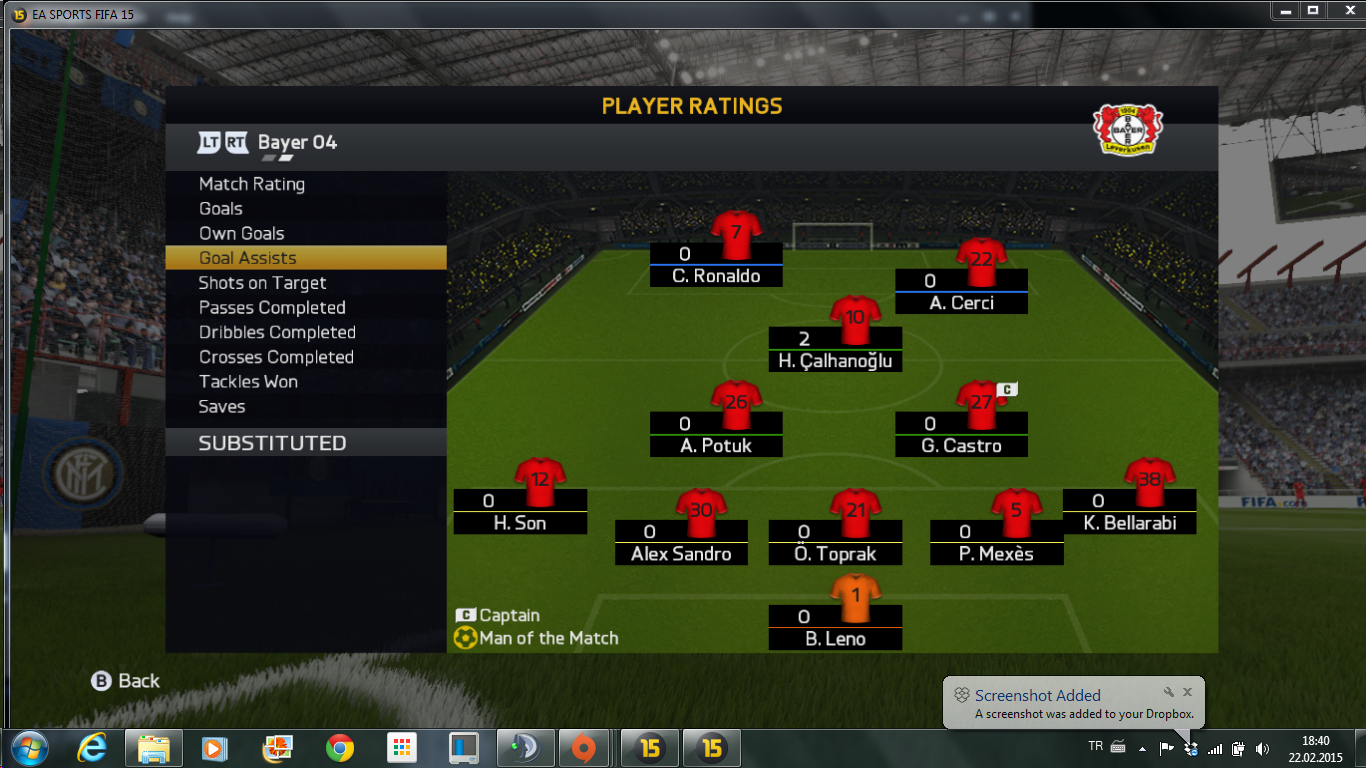Select the highlighted Goal Assists entry
This screenshot has width=1366, height=768.
tap(248, 258)
